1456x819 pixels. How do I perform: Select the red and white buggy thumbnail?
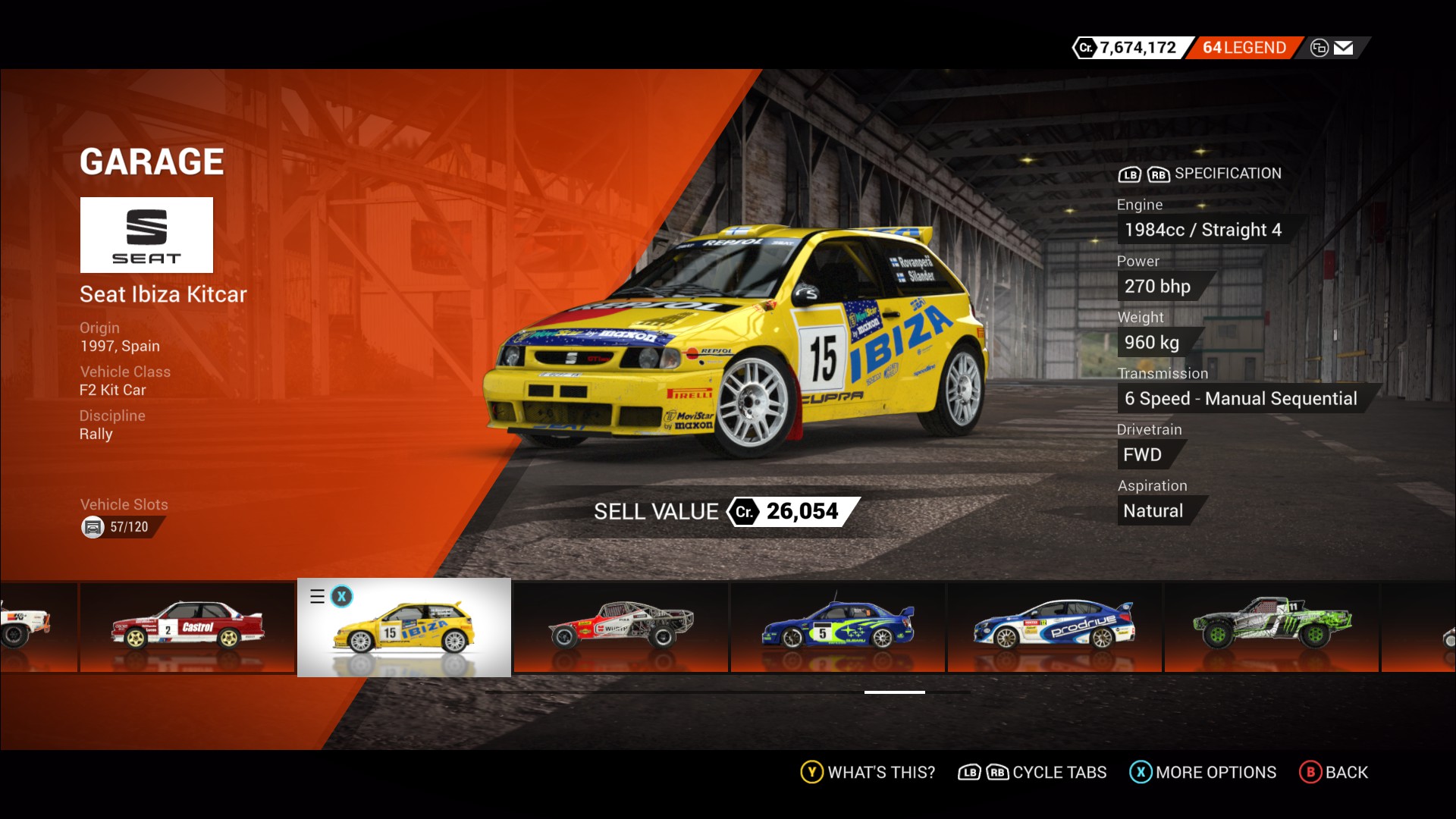click(621, 626)
